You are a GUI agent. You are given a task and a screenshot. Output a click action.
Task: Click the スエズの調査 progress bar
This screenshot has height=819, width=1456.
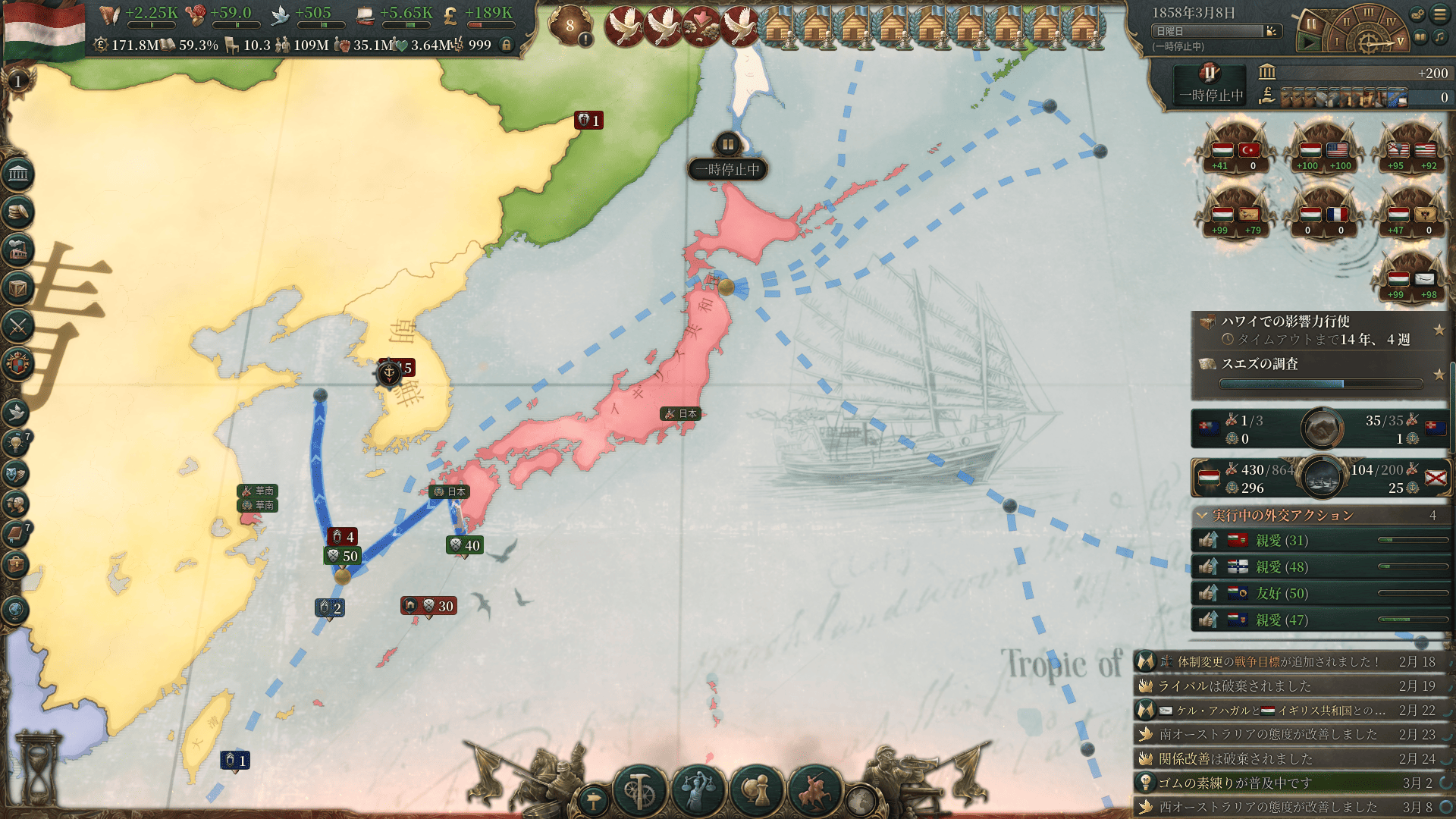click(x=1318, y=384)
